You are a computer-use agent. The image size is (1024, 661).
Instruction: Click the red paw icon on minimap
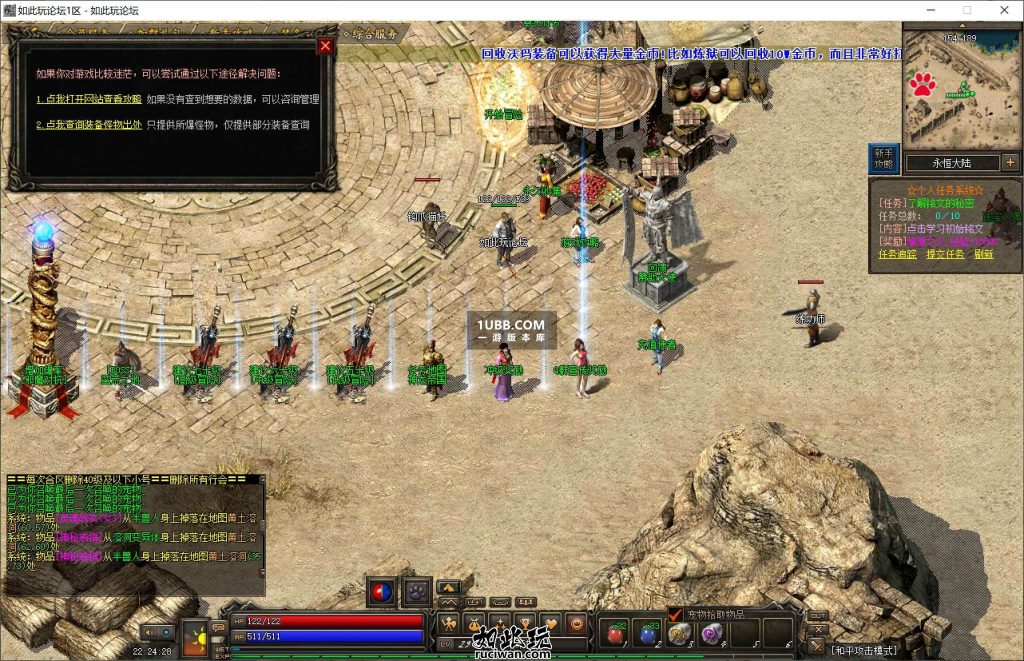click(x=923, y=83)
